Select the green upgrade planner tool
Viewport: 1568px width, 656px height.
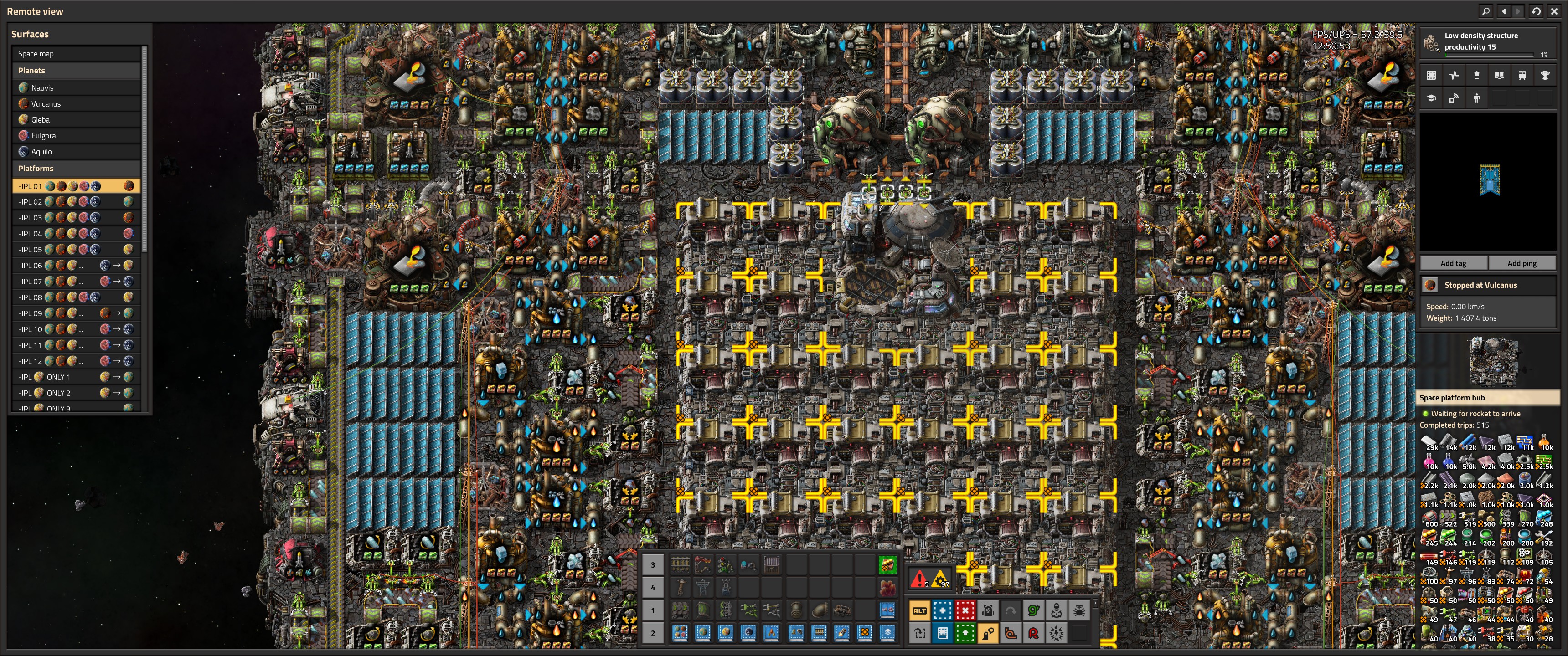click(965, 634)
